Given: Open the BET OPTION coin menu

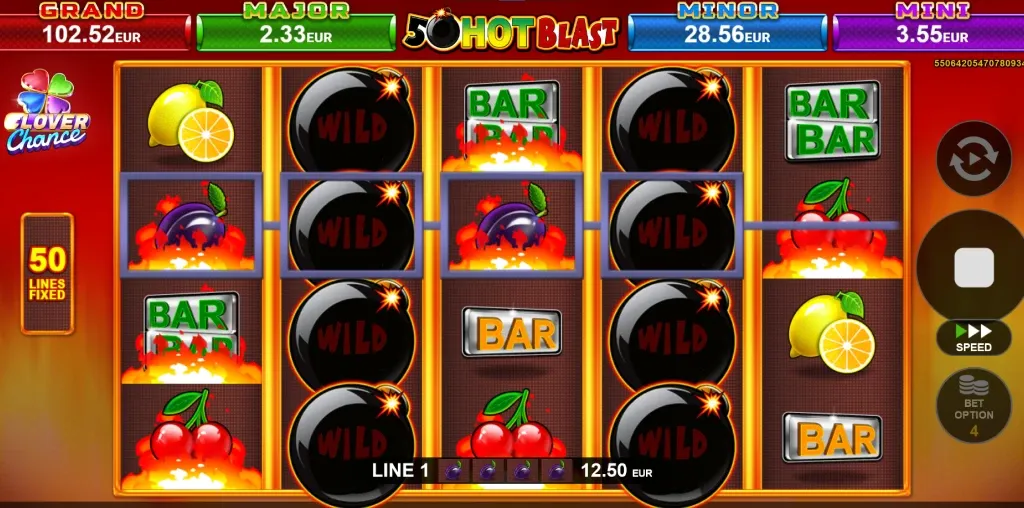Looking at the screenshot, I should pyautogui.click(x=973, y=405).
